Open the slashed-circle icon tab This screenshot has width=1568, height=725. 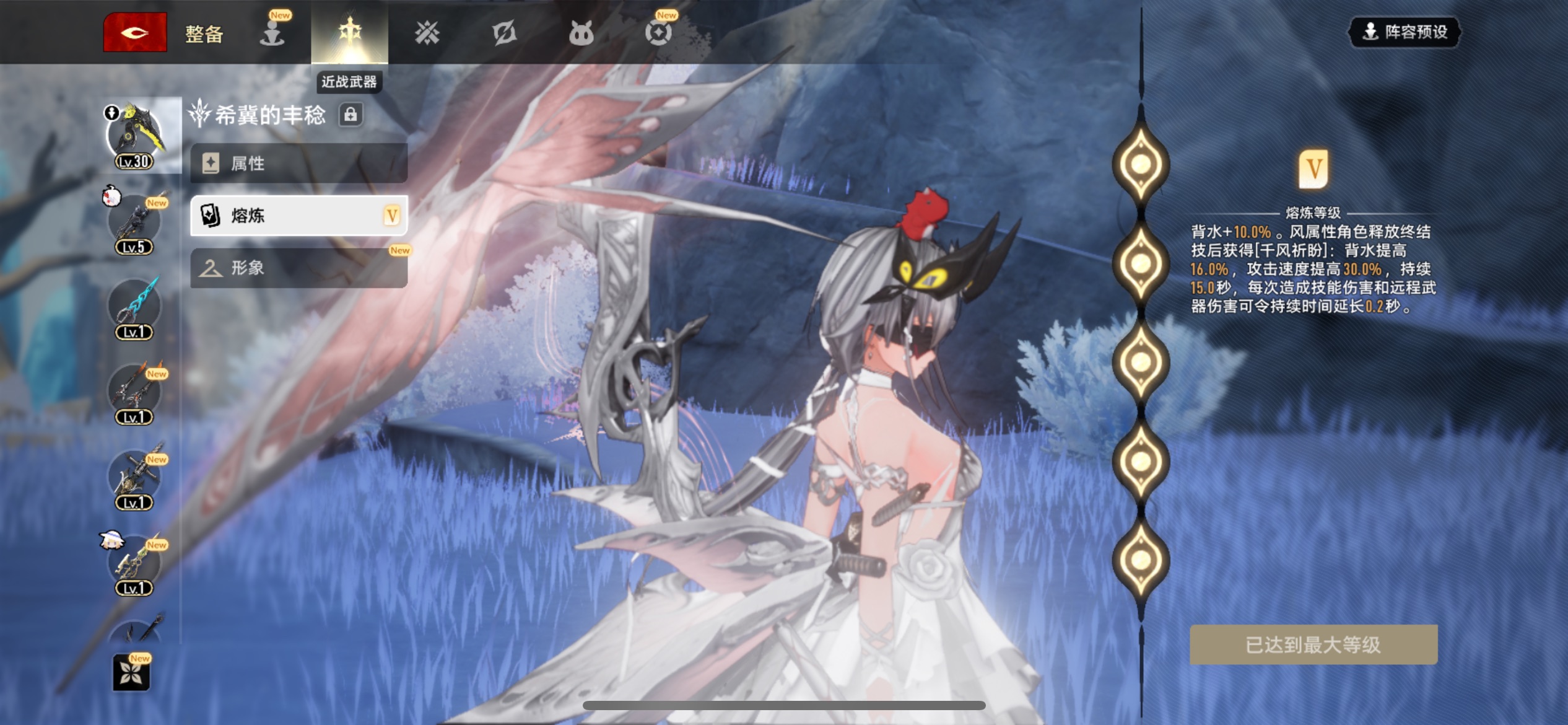pos(504,33)
